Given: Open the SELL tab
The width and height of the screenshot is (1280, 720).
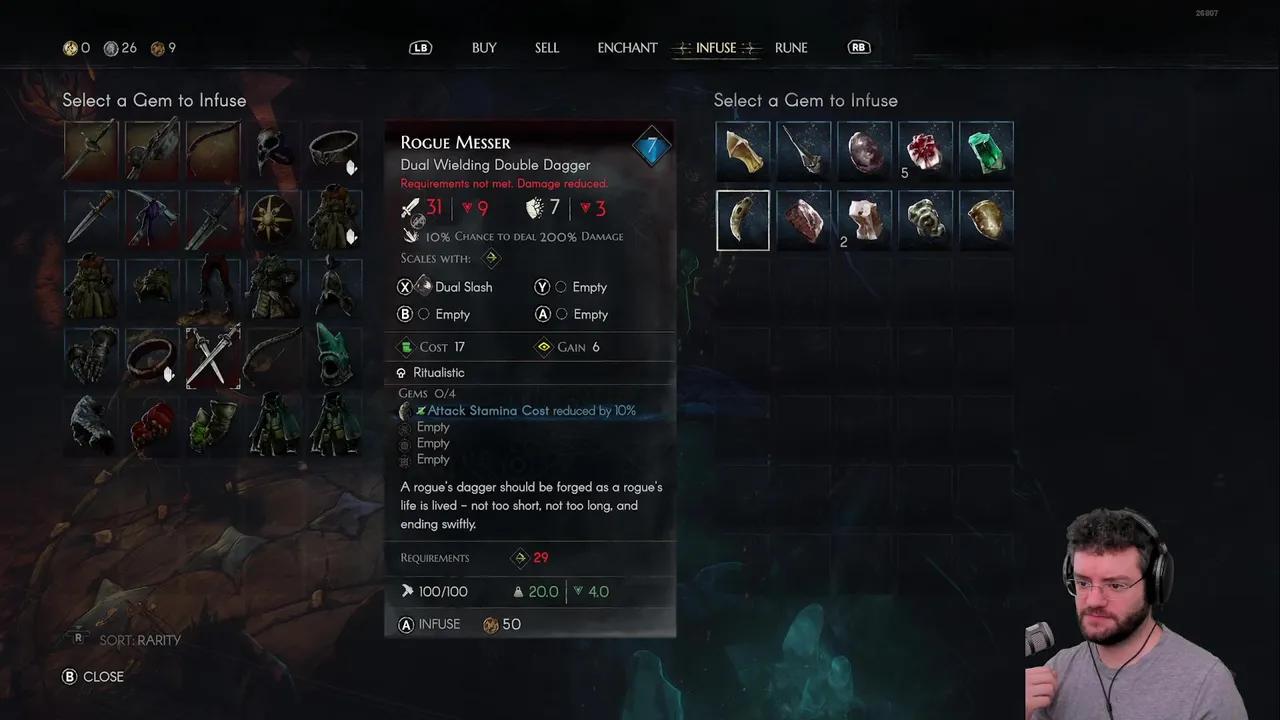Looking at the screenshot, I should tap(547, 48).
